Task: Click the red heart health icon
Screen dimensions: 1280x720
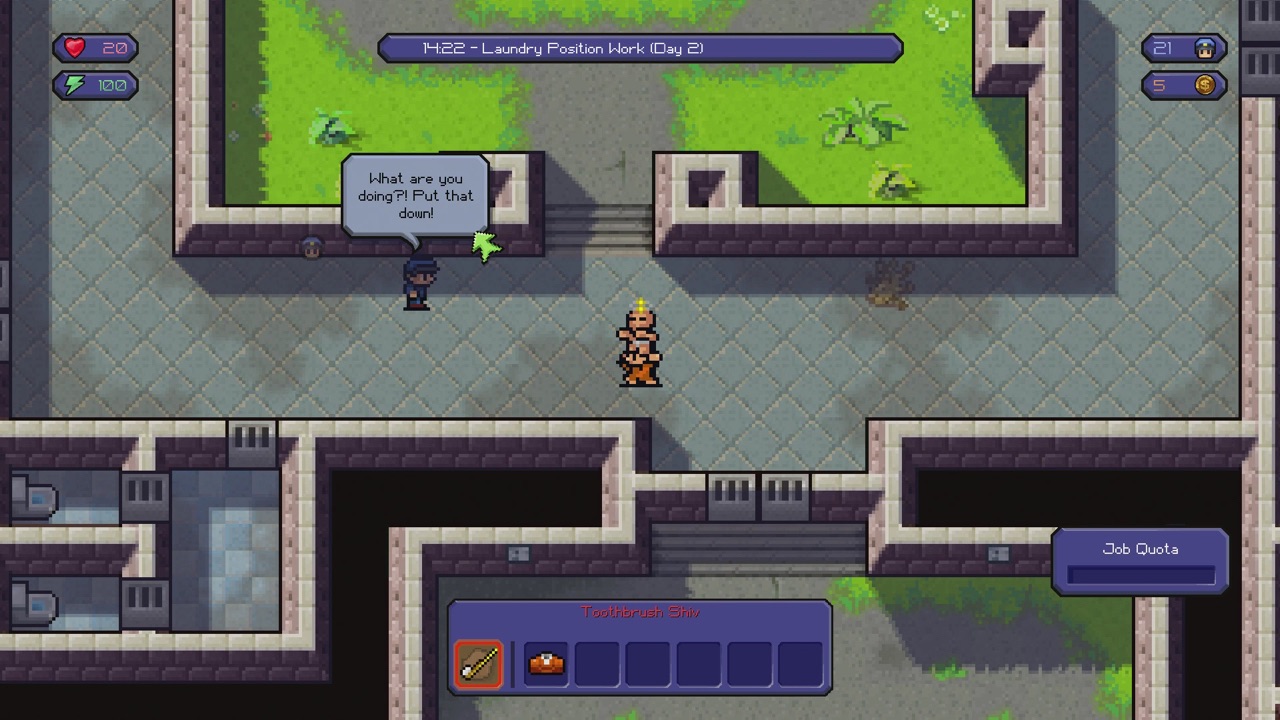Action: point(73,48)
